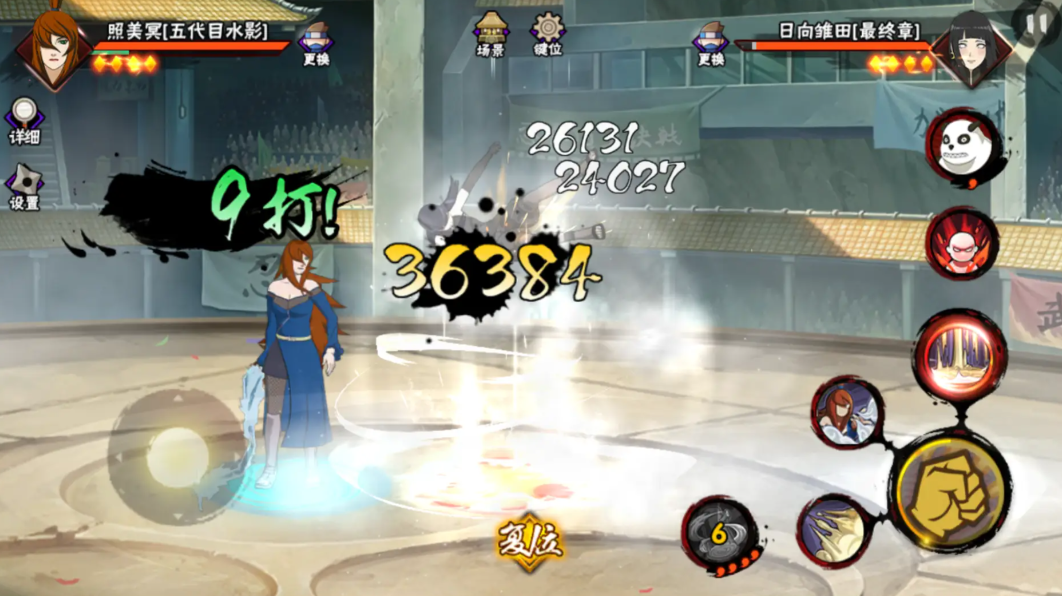Activate the ultimate jutsu skill icon

pos(959,355)
